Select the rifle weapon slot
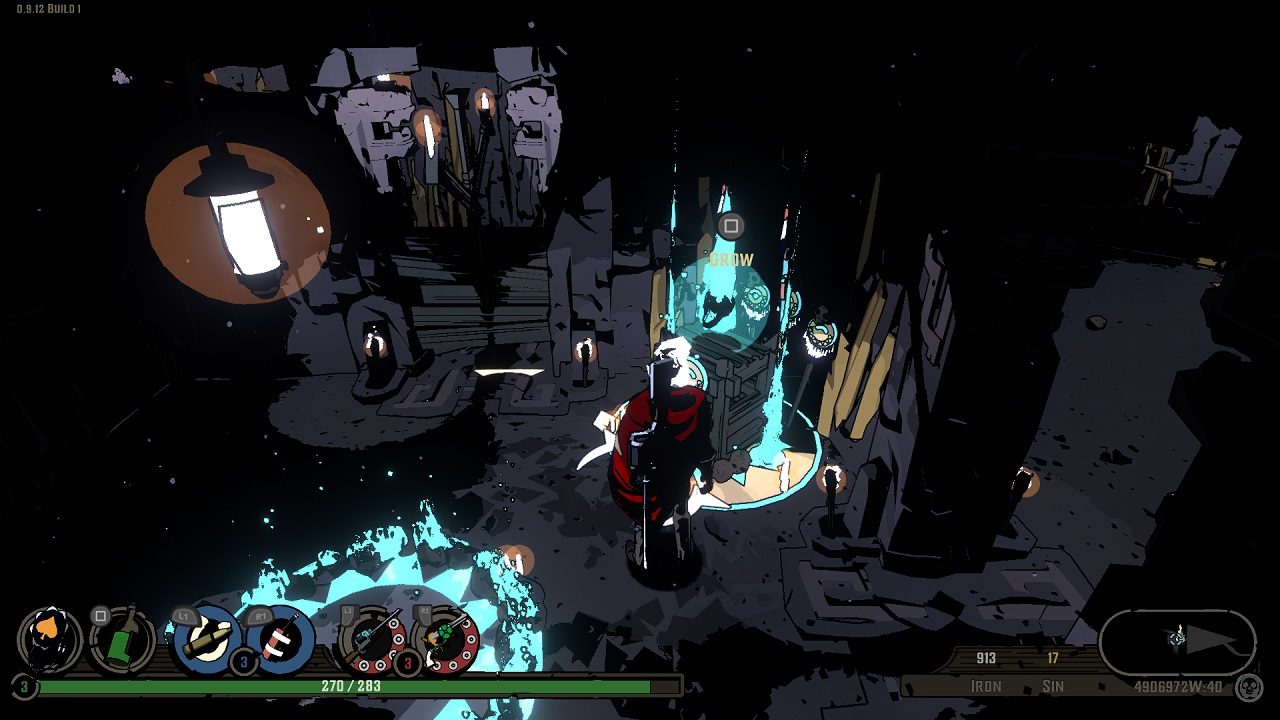 (x=371, y=640)
